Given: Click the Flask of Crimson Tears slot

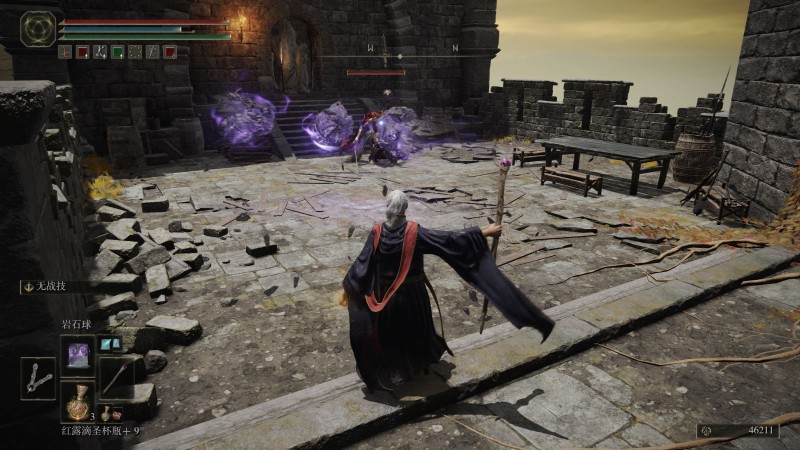Looking at the screenshot, I should (x=77, y=401).
